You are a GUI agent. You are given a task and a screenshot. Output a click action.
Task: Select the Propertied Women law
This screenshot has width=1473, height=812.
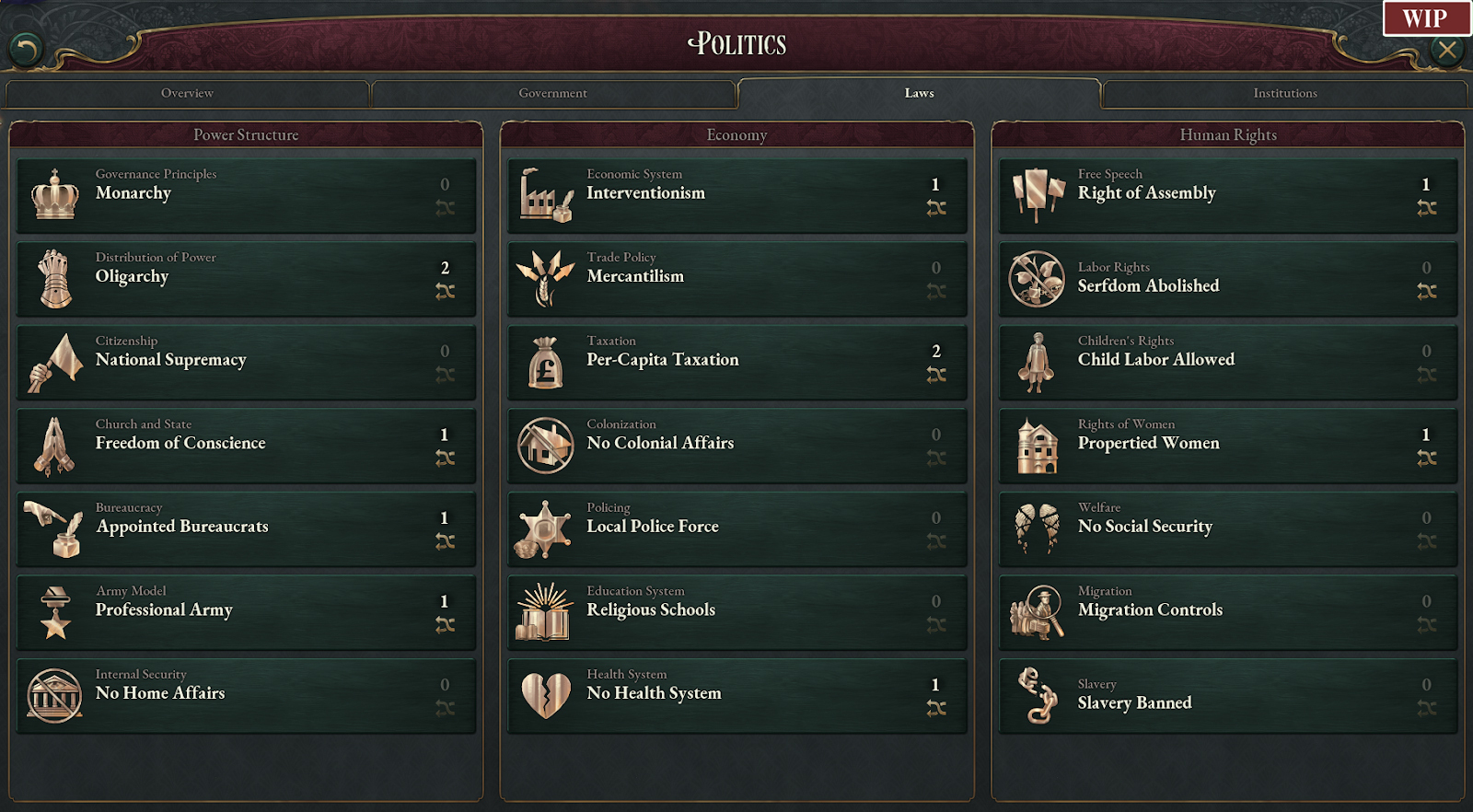[x=1228, y=446]
